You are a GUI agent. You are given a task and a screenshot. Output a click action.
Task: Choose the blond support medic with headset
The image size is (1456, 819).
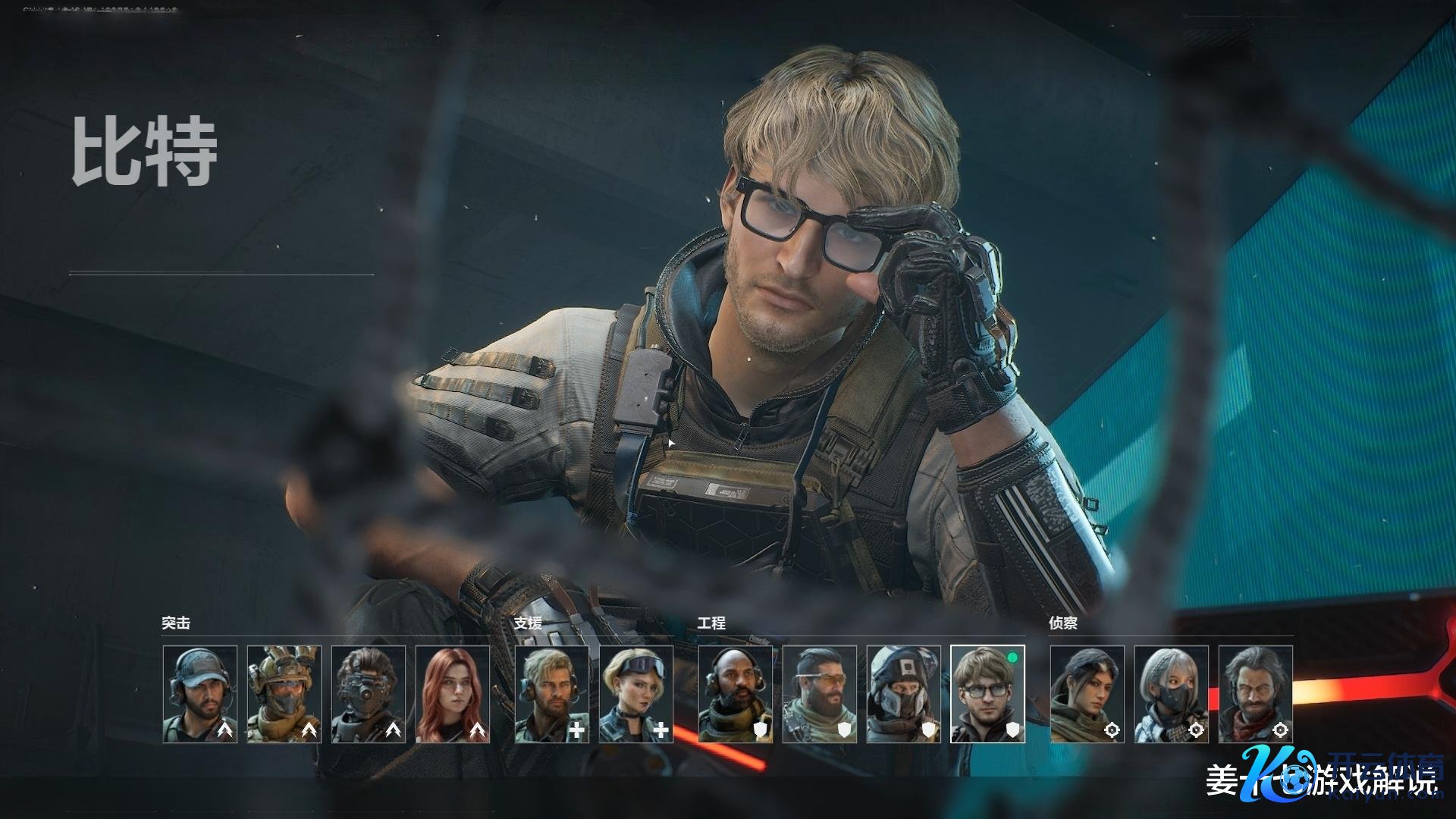click(552, 694)
